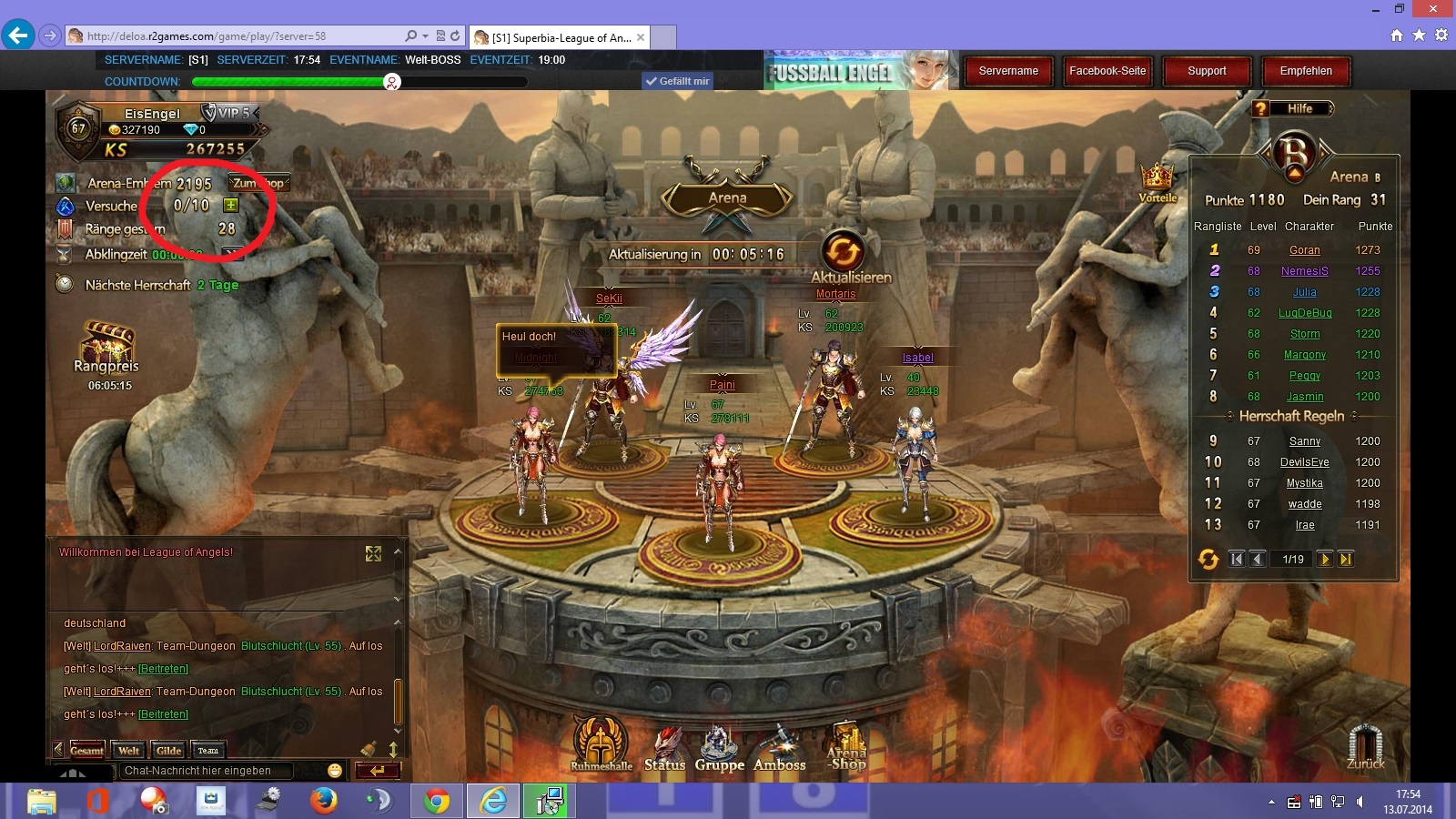The image size is (1456, 819).
Task: Open the Amboss forge icon
Action: [x=779, y=748]
